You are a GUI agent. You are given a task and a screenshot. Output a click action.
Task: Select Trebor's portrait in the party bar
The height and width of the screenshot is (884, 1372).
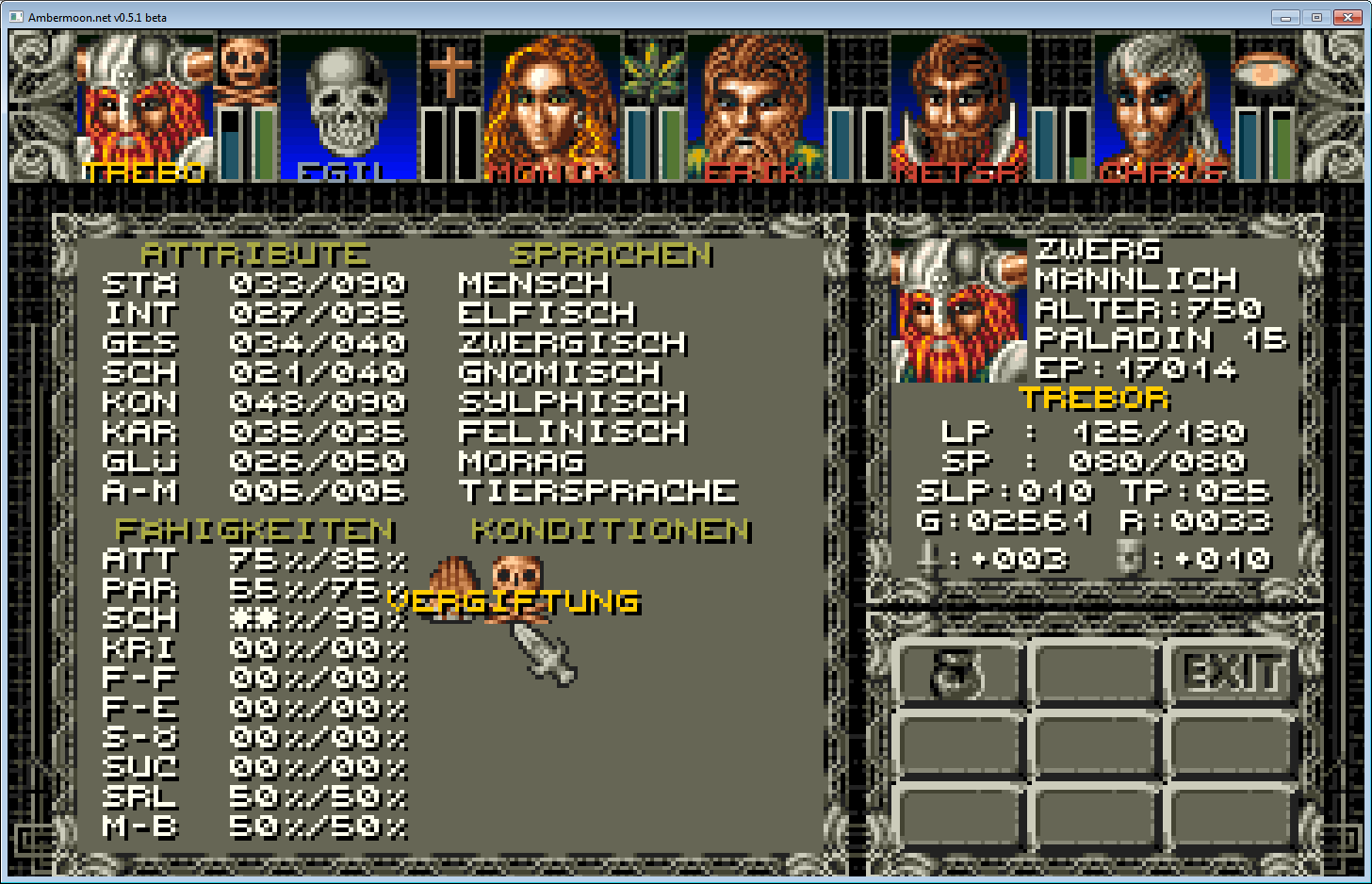click(x=141, y=104)
